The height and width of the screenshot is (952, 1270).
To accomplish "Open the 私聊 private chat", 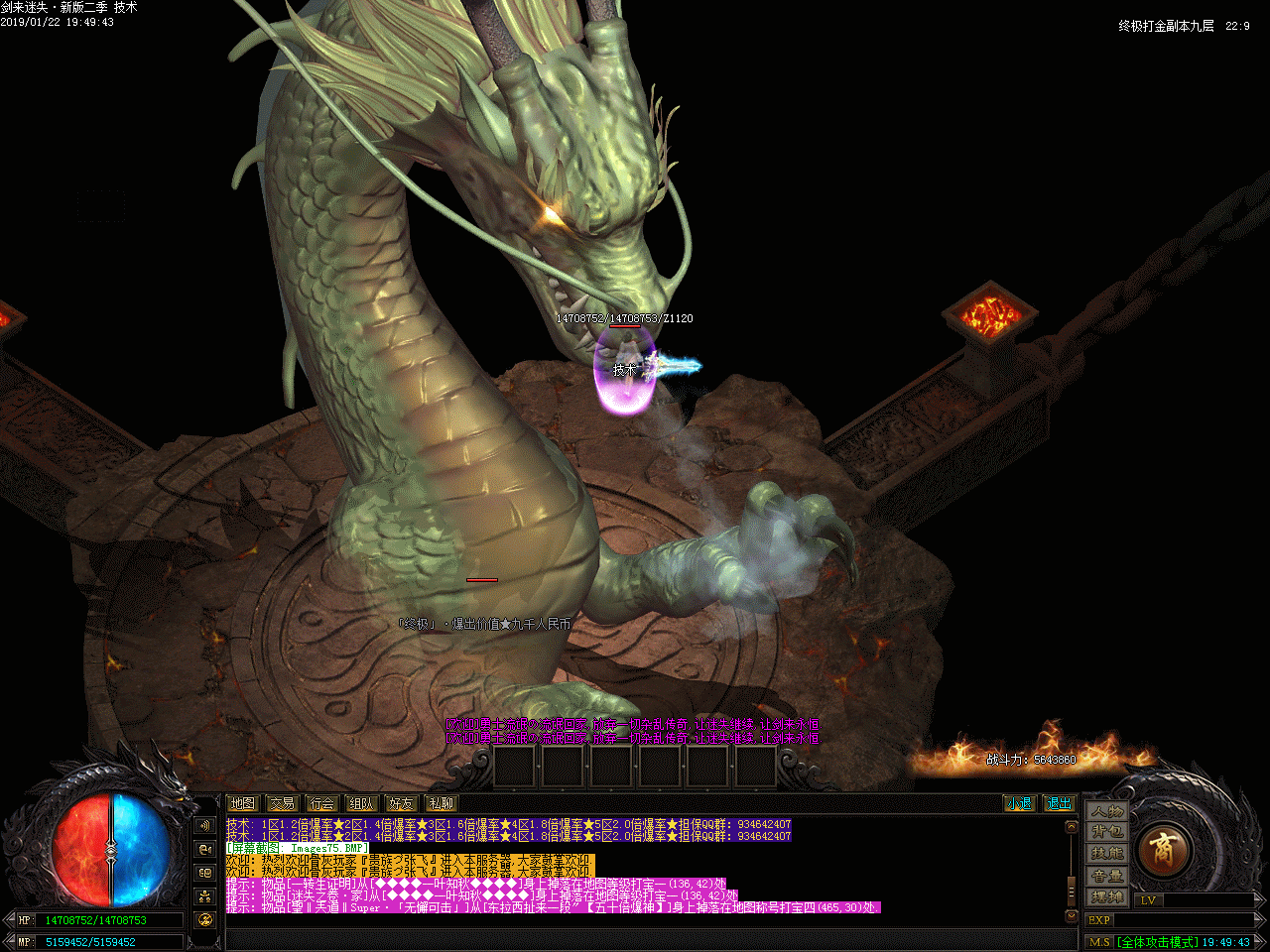I will [x=441, y=803].
